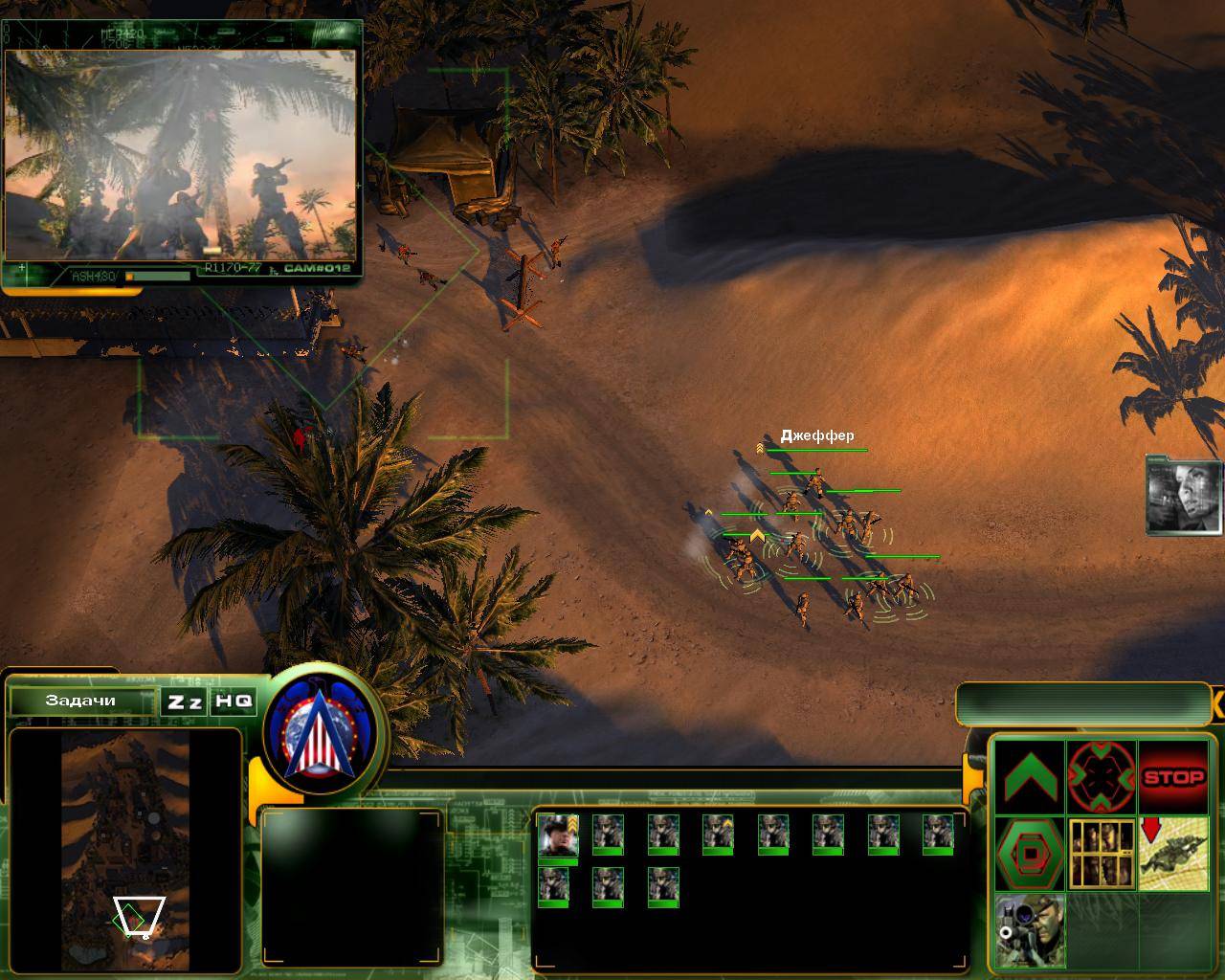
Task: Open the Задачи objectives panel
Action: coord(80,701)
